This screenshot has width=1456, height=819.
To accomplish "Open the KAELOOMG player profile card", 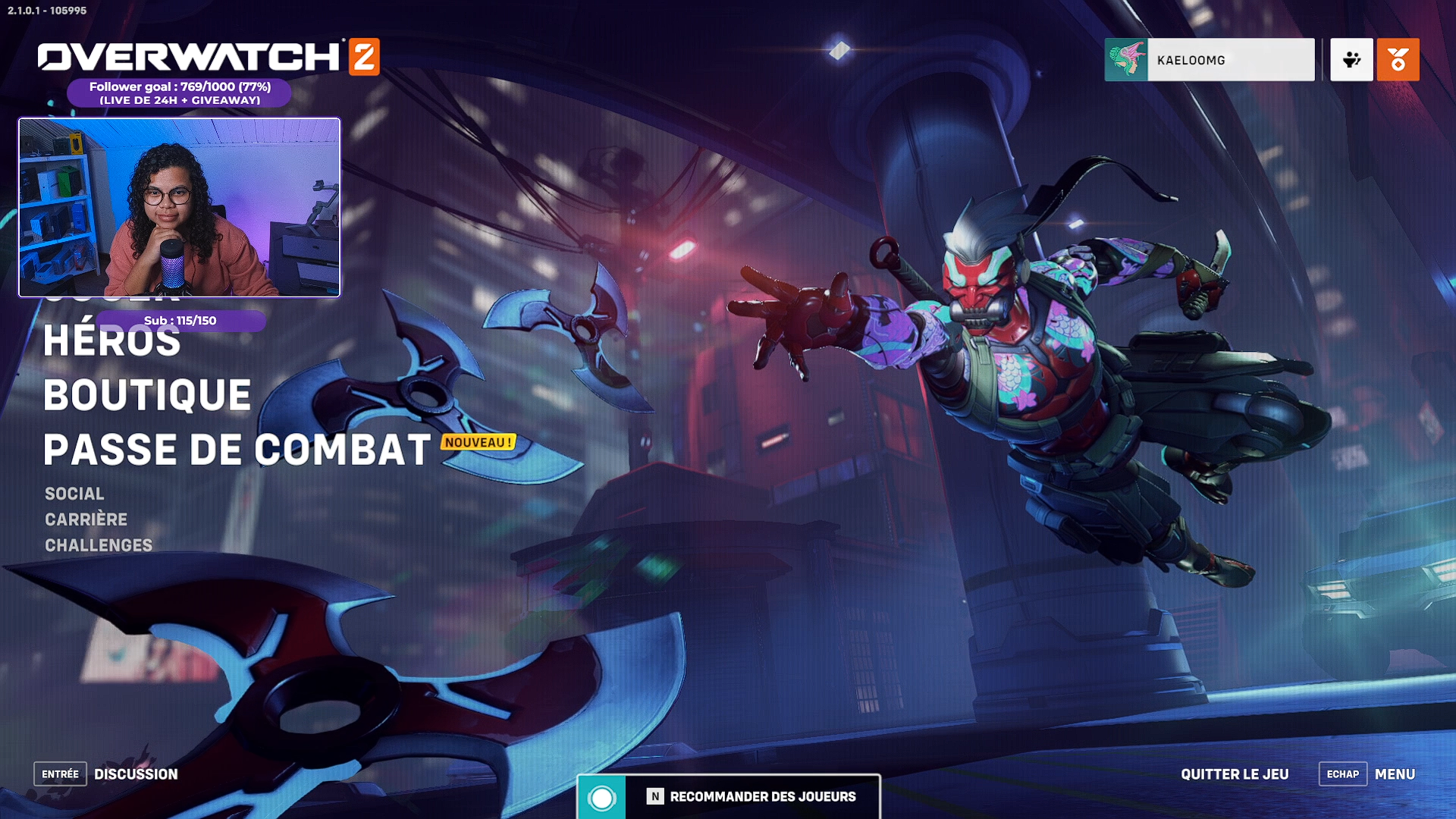I will [x=1209, y=60].
